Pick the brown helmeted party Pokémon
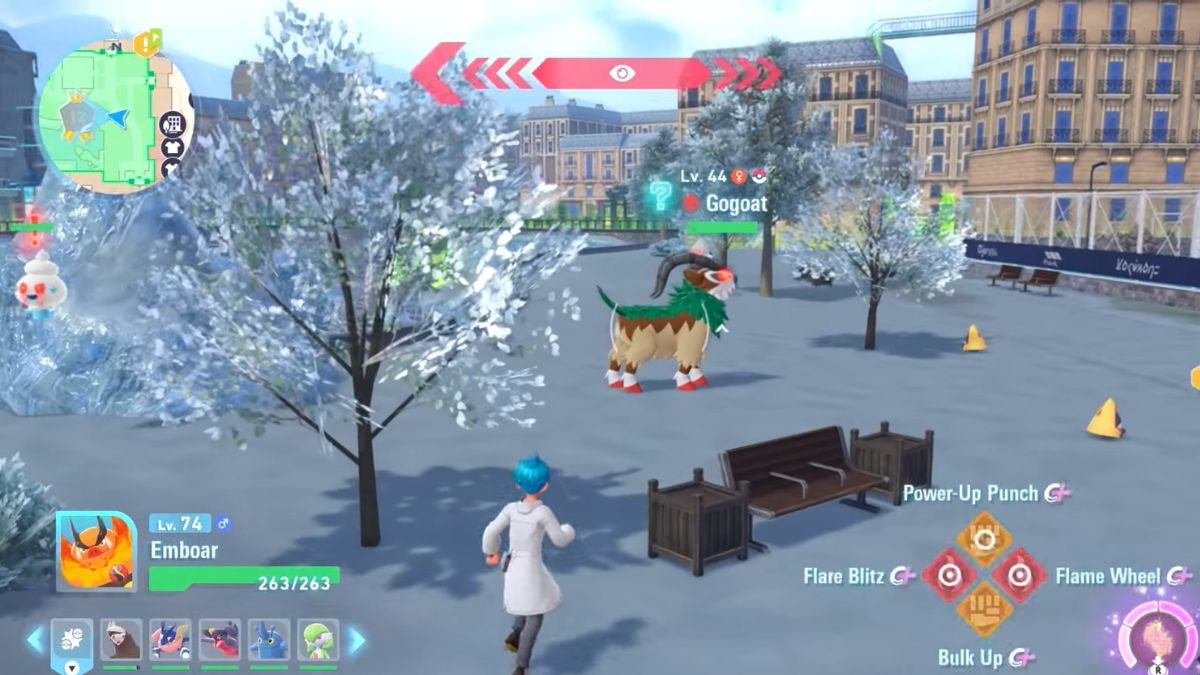The width and height of the screenshot is (1200, 675). 121,640
